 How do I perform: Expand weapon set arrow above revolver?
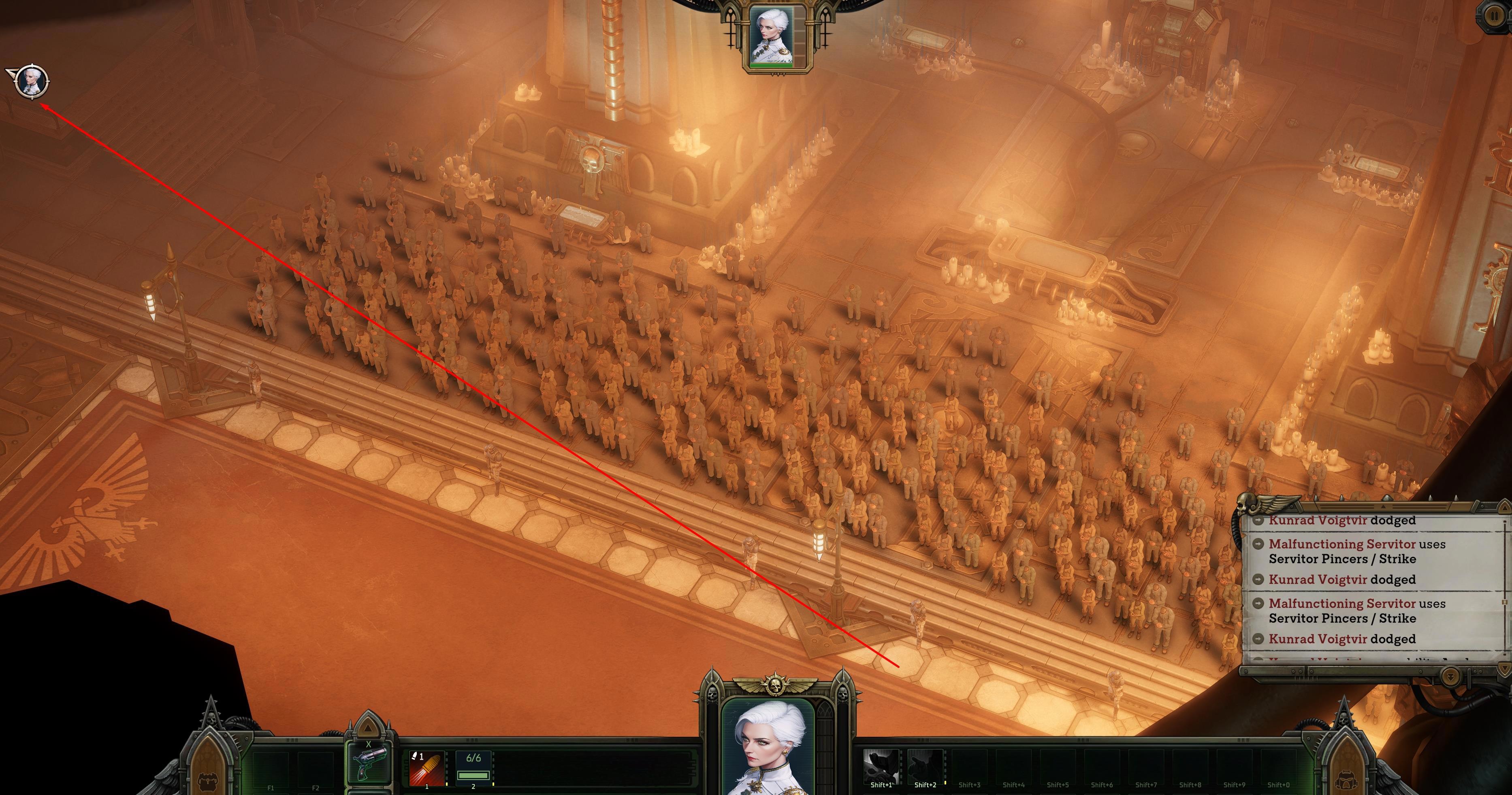tap(368, 727)
